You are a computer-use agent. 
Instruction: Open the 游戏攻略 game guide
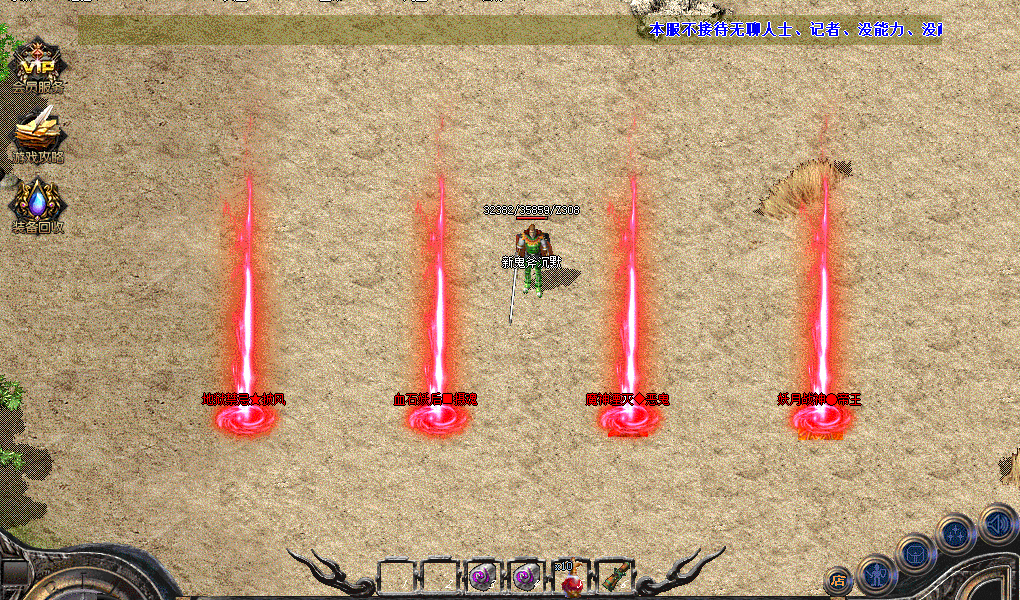[x=38, y=135]
